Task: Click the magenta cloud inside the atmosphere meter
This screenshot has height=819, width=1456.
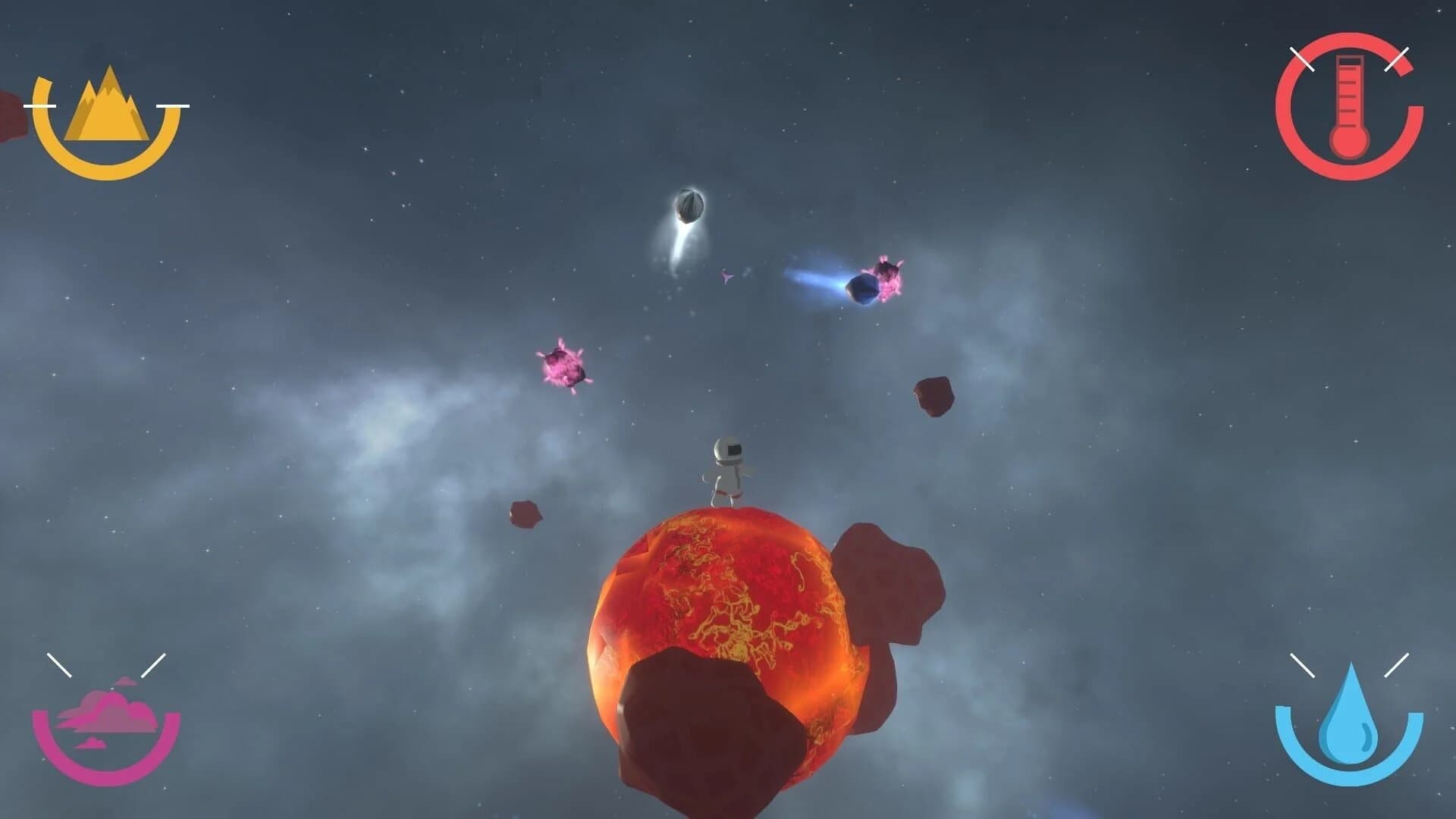Action: [x=106, y=713]
